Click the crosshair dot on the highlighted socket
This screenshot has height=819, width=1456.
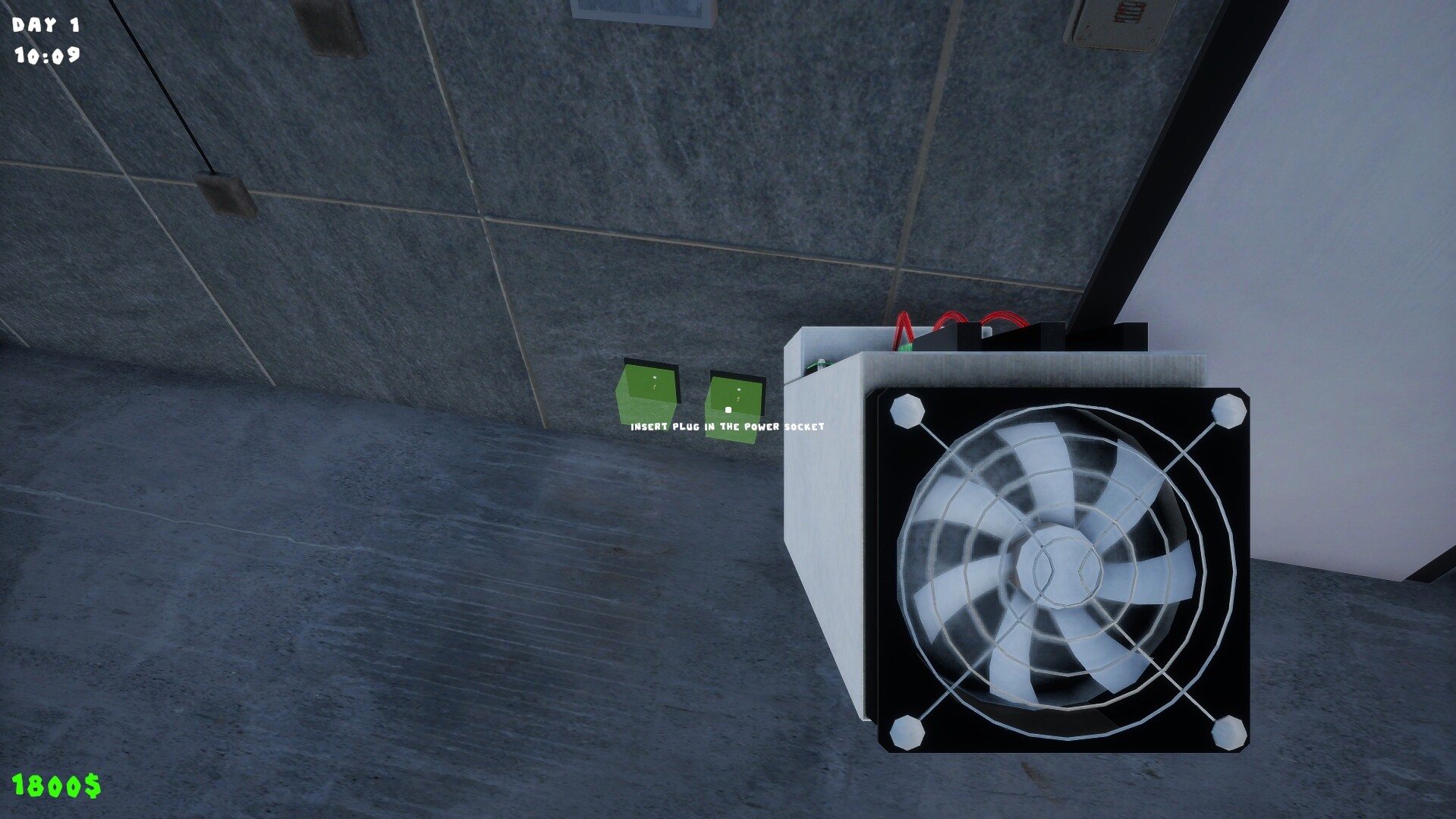pos(728,410)
